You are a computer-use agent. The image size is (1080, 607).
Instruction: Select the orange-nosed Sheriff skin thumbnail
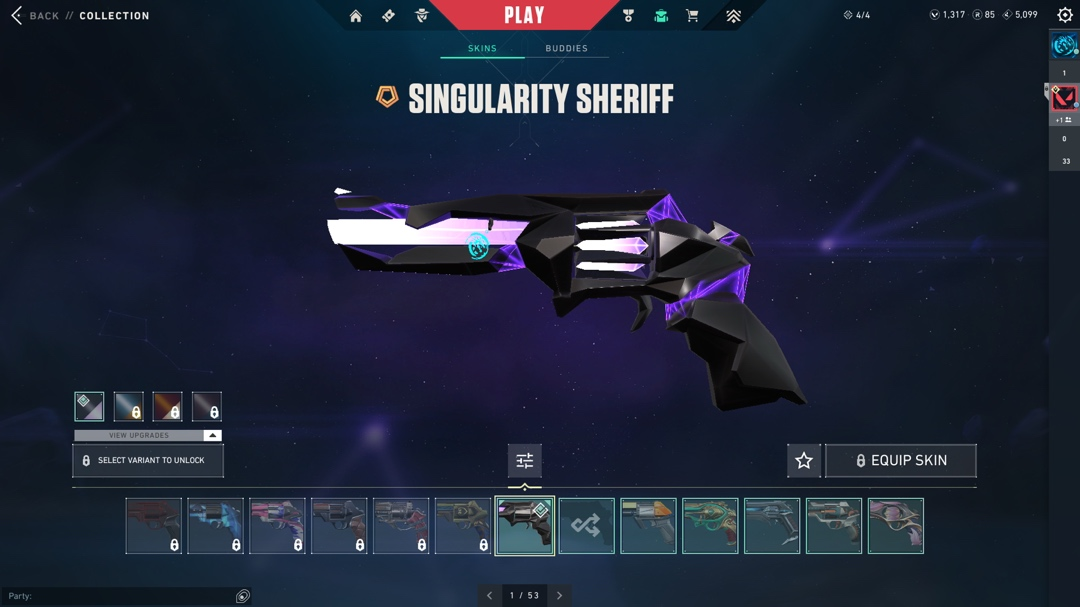click(649, 526)
